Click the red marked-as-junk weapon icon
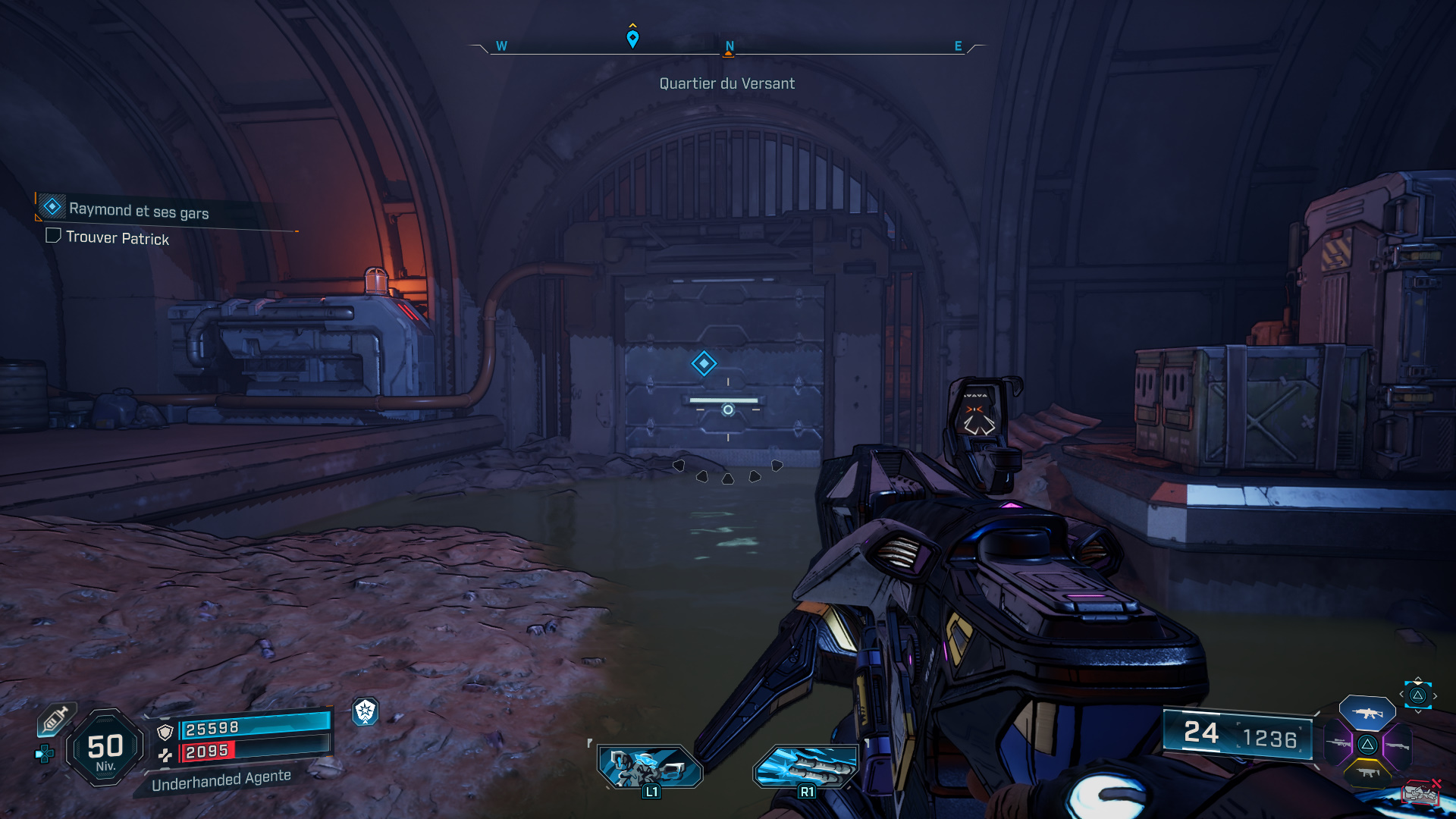Screen dimensions: 1456x819 (x=1422, y=792)
